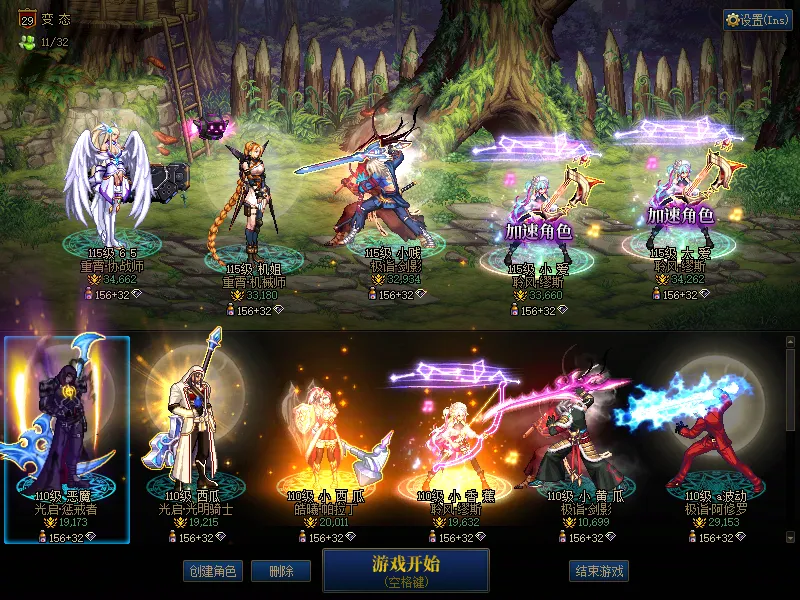Select the winged 重霄·协战师 character
The height and width of the screenshot is (600, 800).
click(x=107, y=185)
